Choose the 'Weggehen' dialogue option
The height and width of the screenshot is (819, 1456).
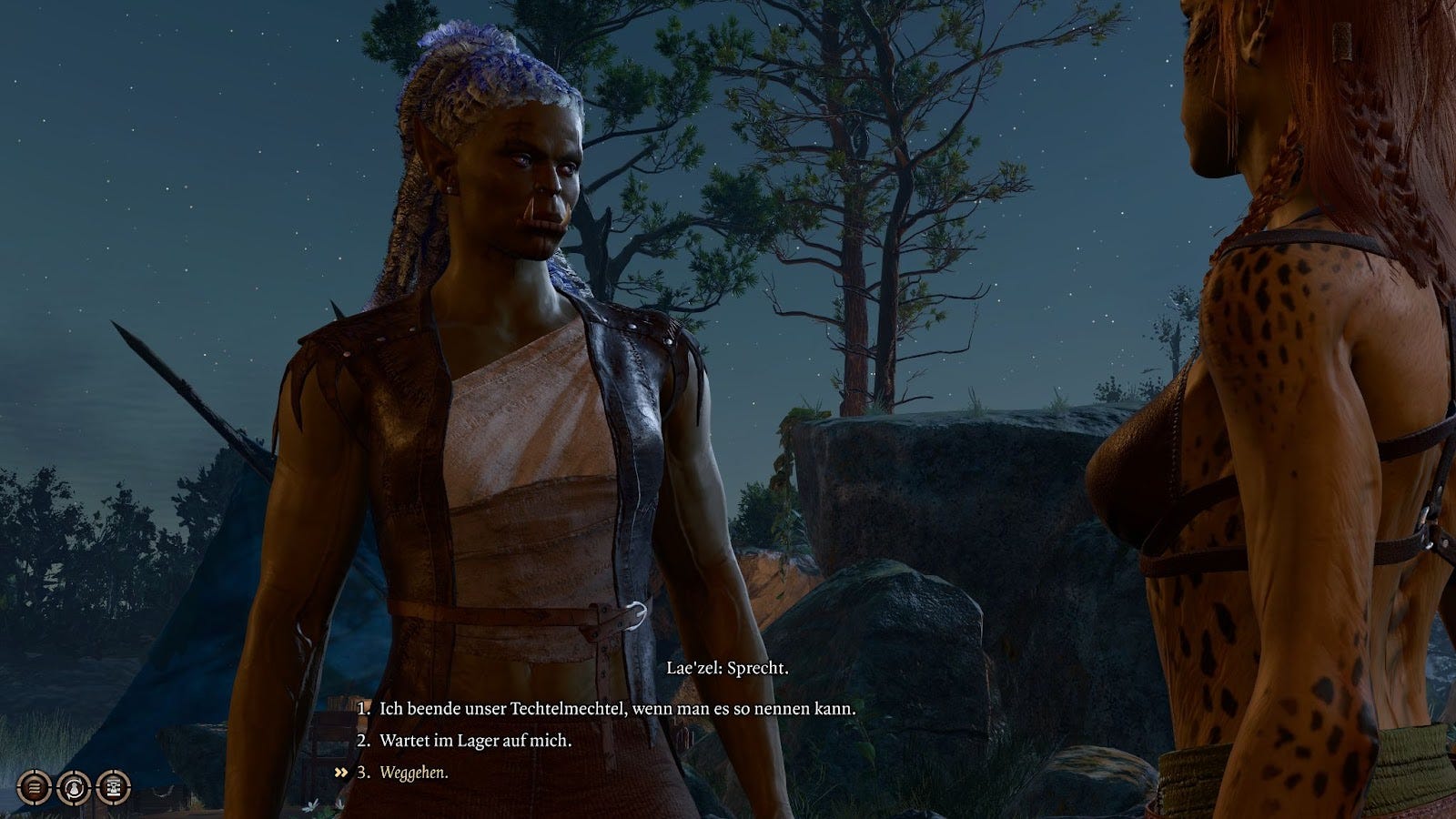(x=414, y=773)
